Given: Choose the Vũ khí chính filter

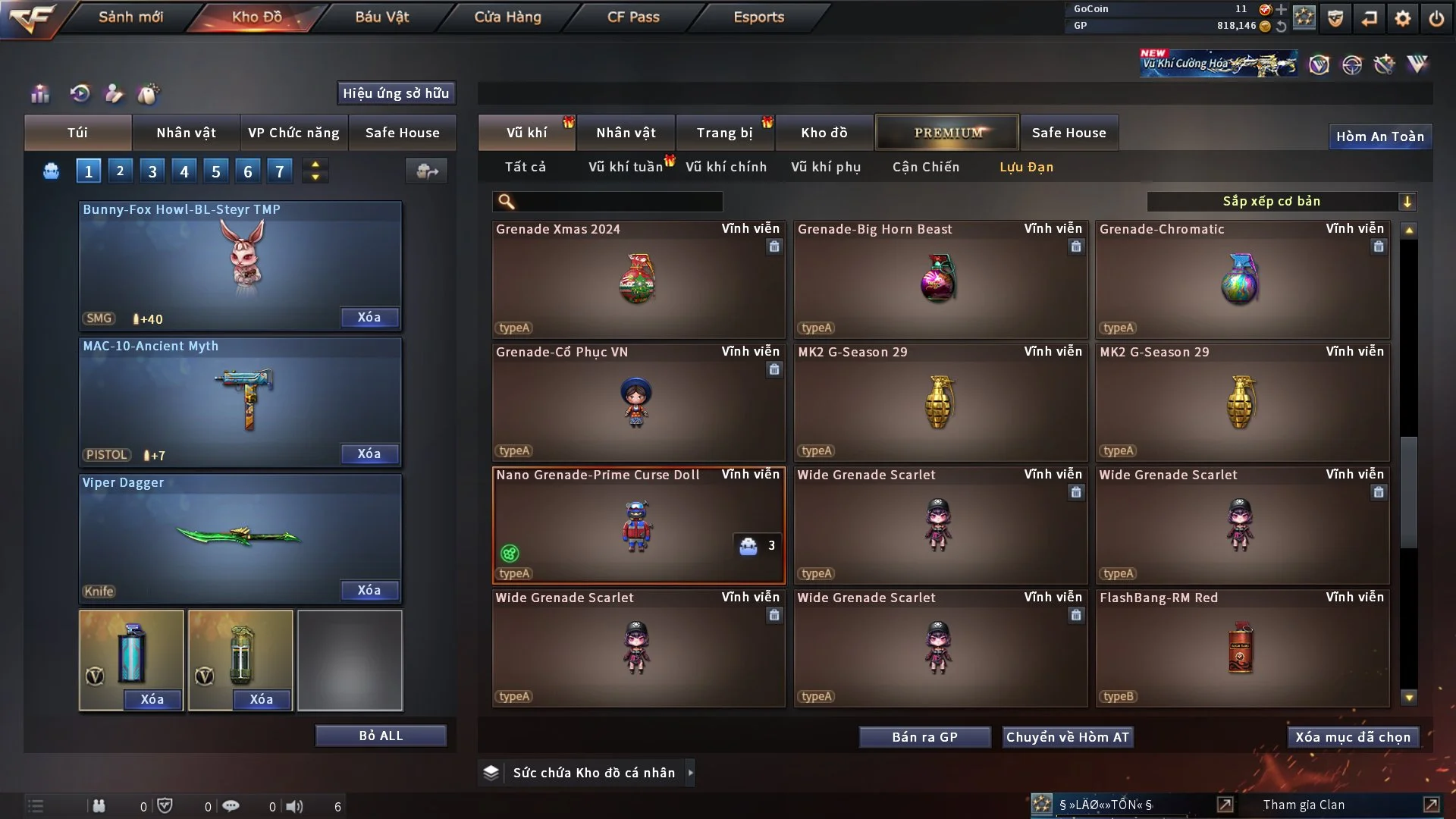Looking at the screenshot, I should pyautogui.click(x=726, y=167).
